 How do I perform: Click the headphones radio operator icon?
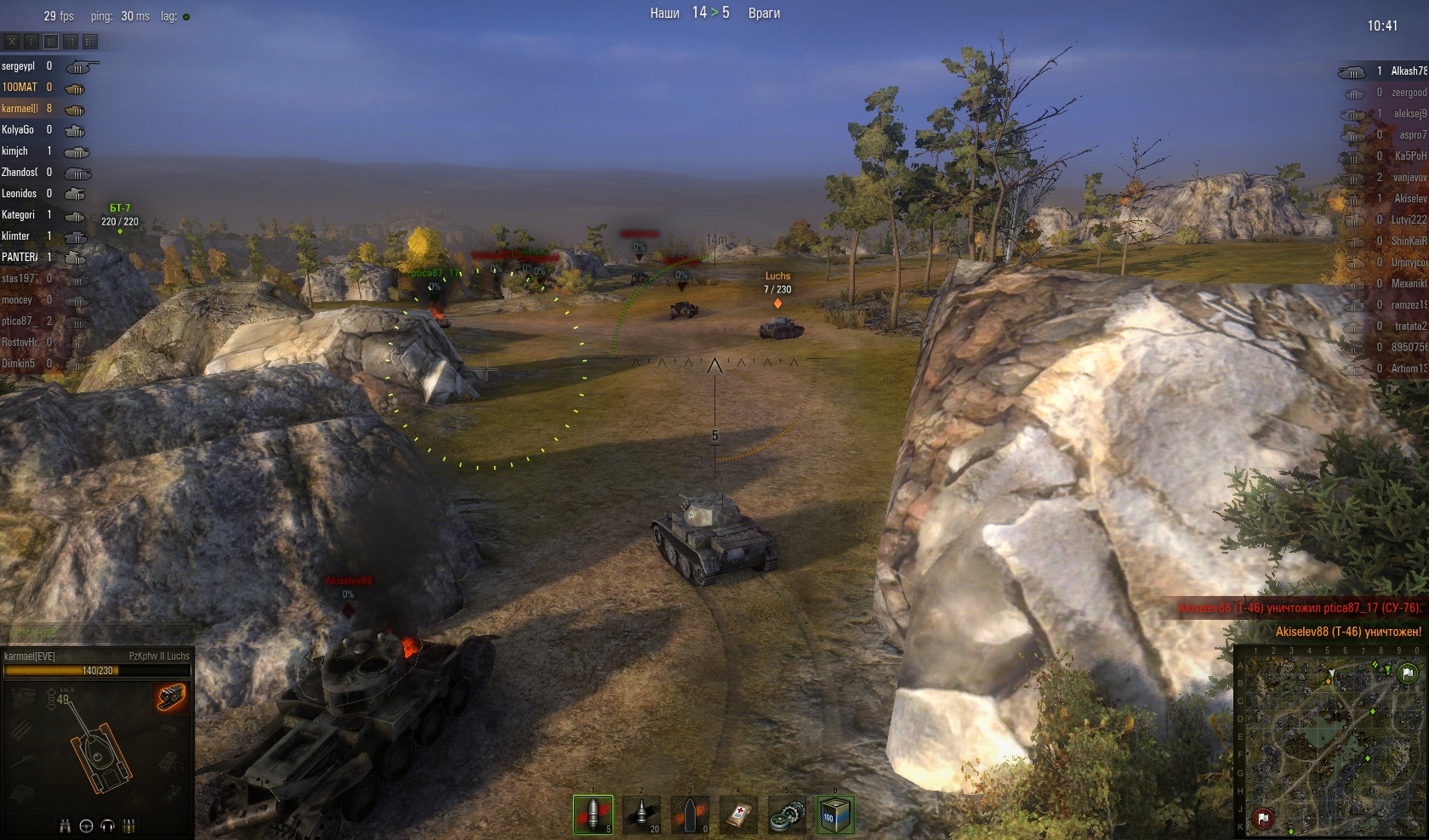(107, 826)
